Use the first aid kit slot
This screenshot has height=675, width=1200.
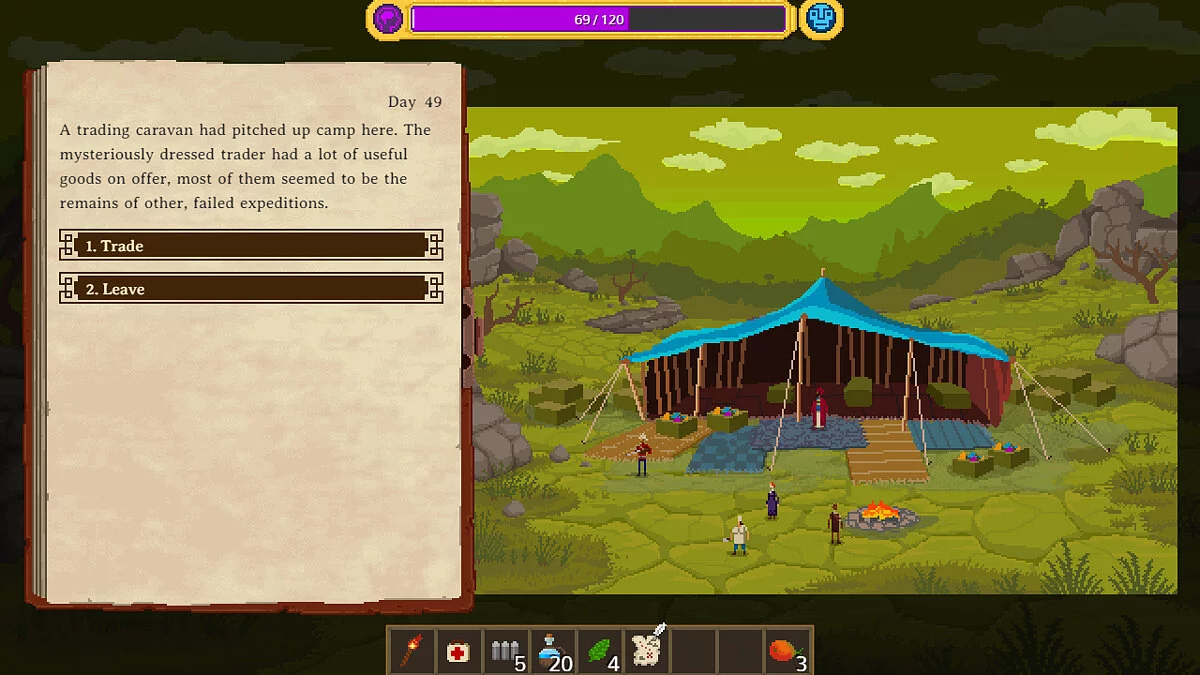point(458,652)
